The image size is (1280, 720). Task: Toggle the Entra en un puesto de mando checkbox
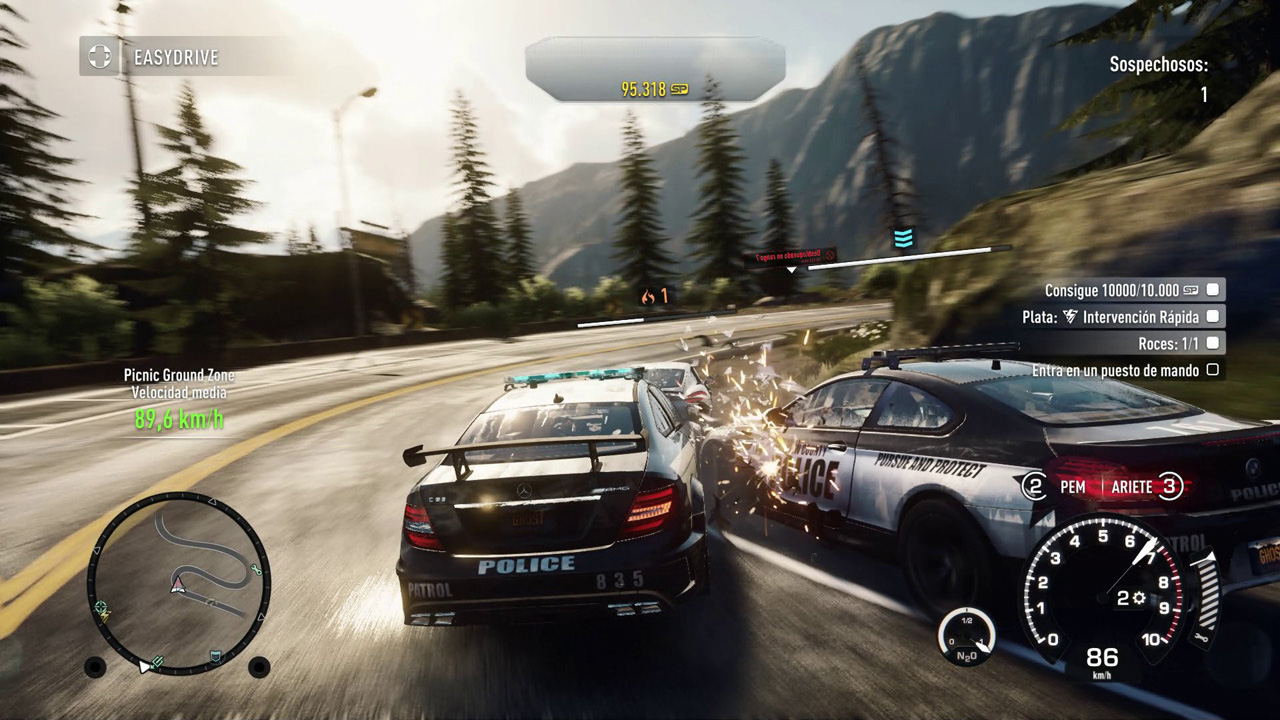click(1213, 370)
